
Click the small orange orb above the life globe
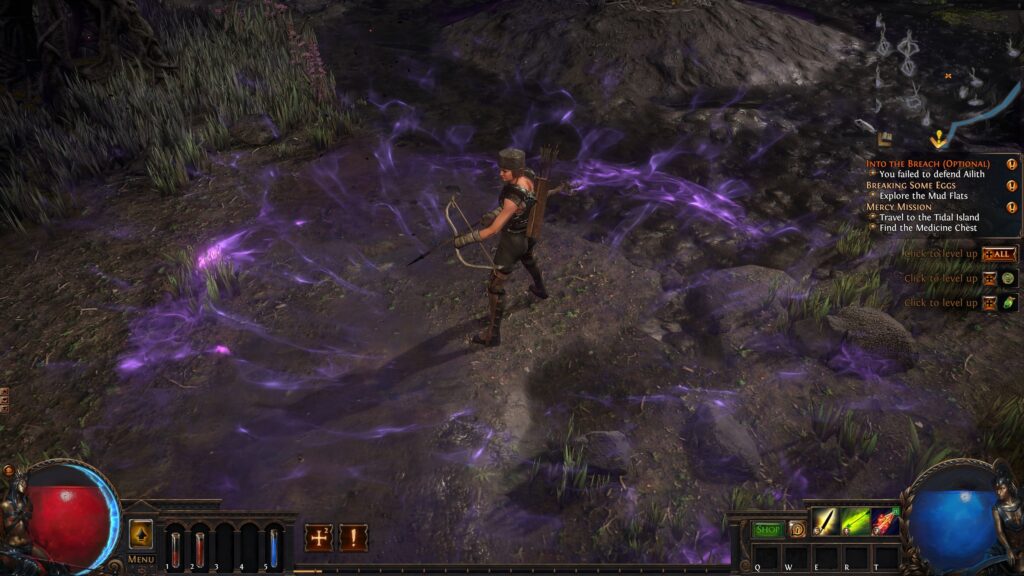pos(9,471)
